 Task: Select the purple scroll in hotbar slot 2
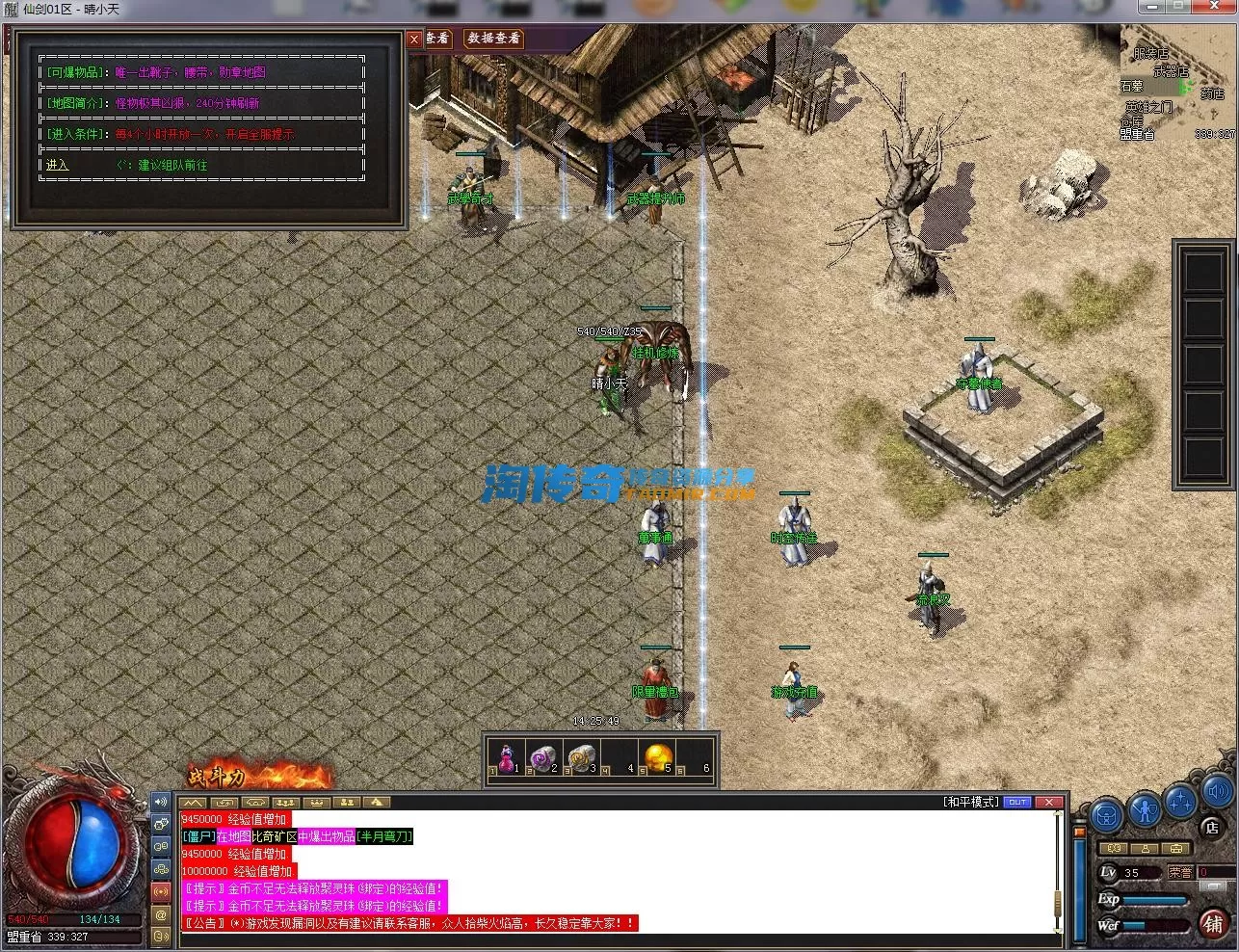point(542,756)
